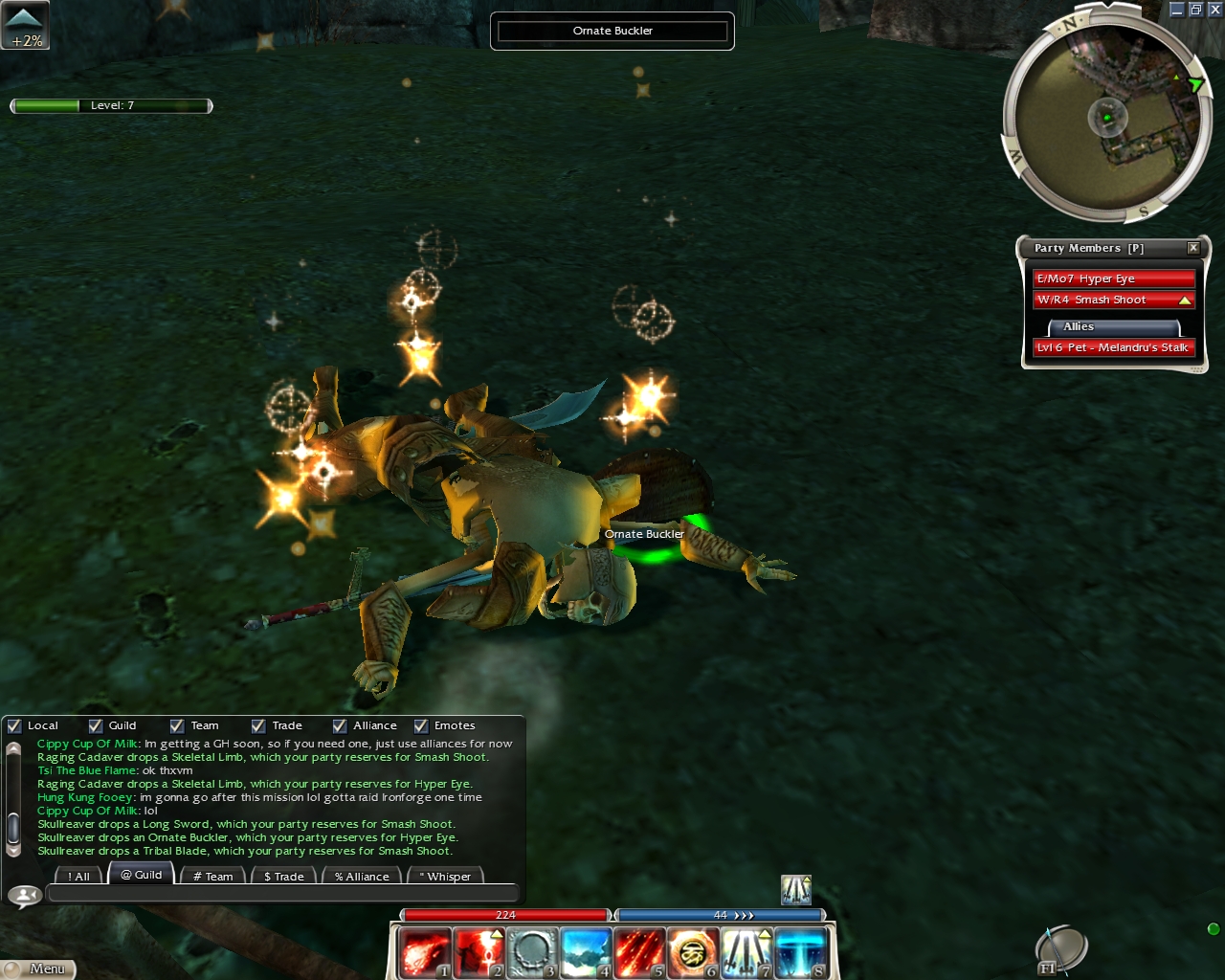Choose the Trade chat tab
The image size is (1225, 980).
point(283,876)
